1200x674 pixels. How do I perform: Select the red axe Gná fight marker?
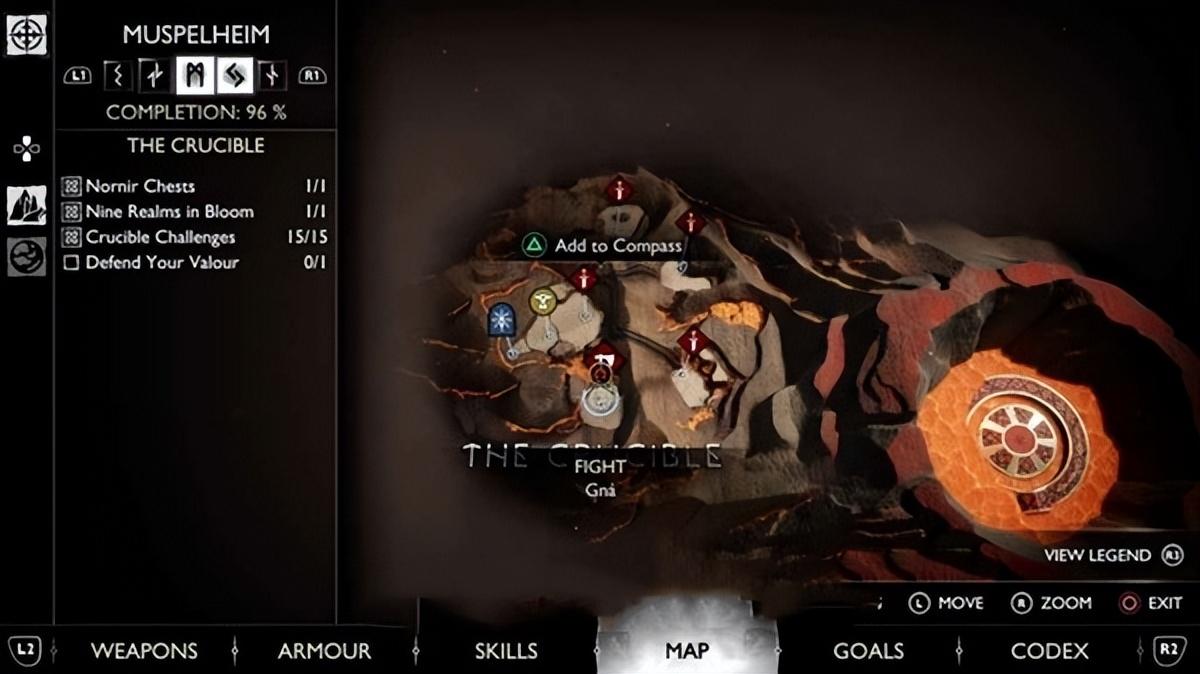[x=604, y=357]
